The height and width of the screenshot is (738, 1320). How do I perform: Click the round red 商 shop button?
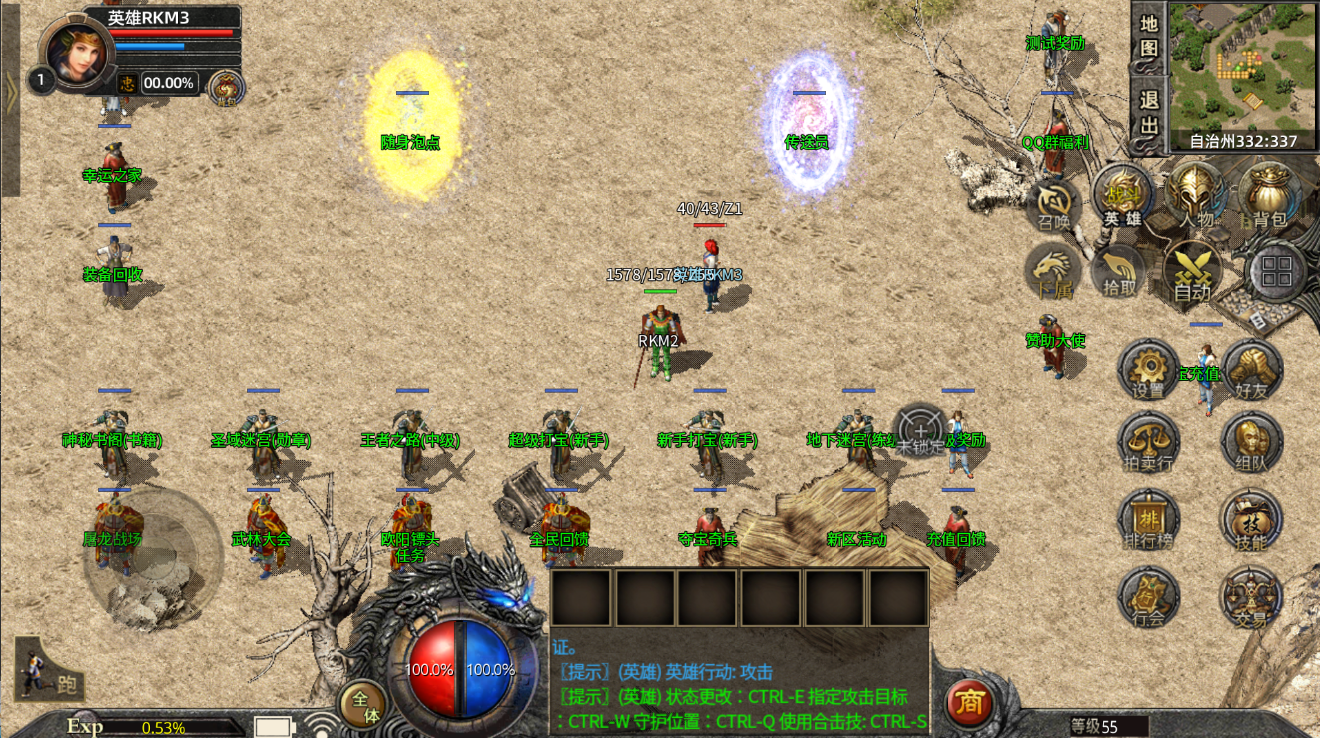969,703
